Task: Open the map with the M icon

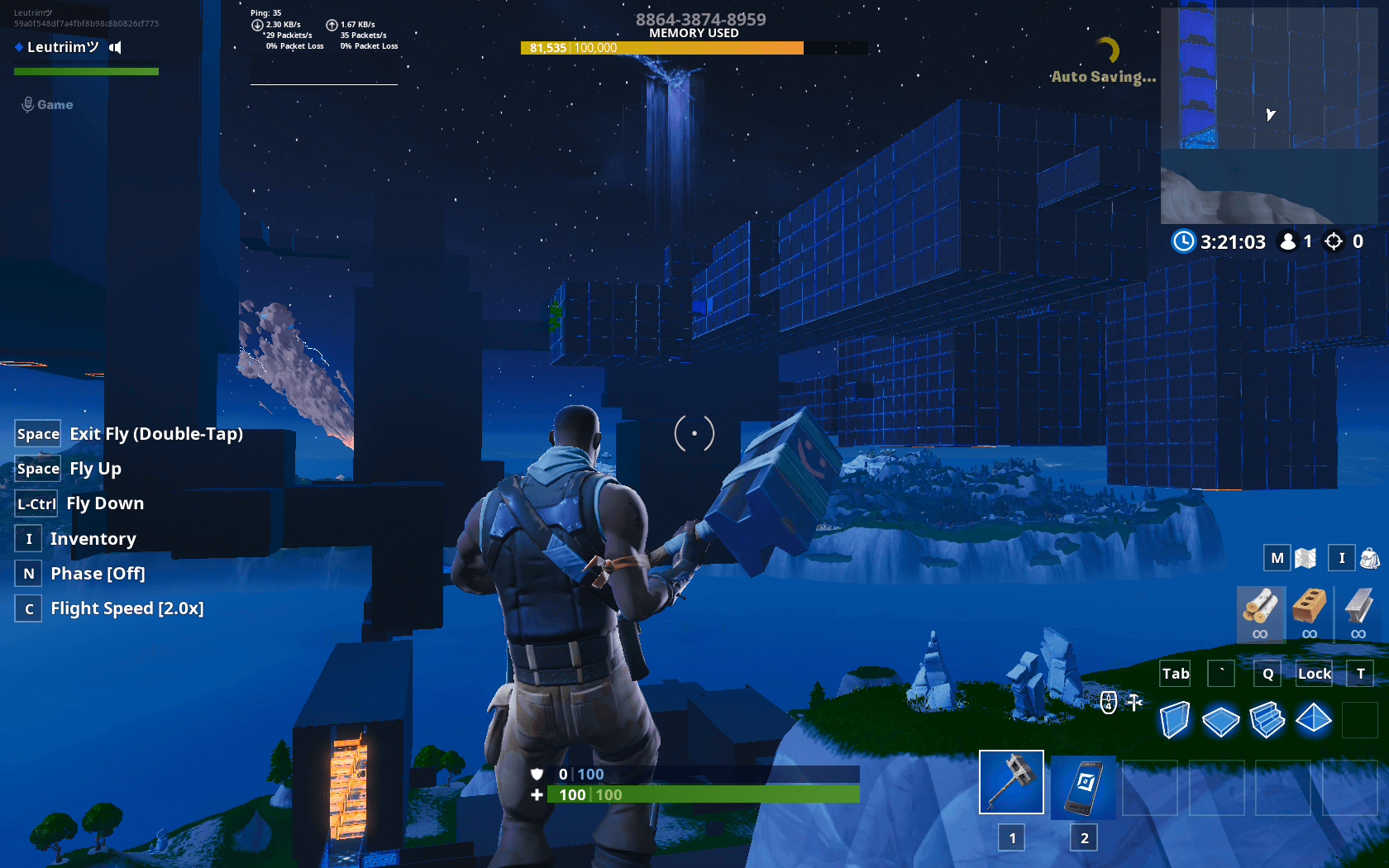Action: pos(1277,558)
